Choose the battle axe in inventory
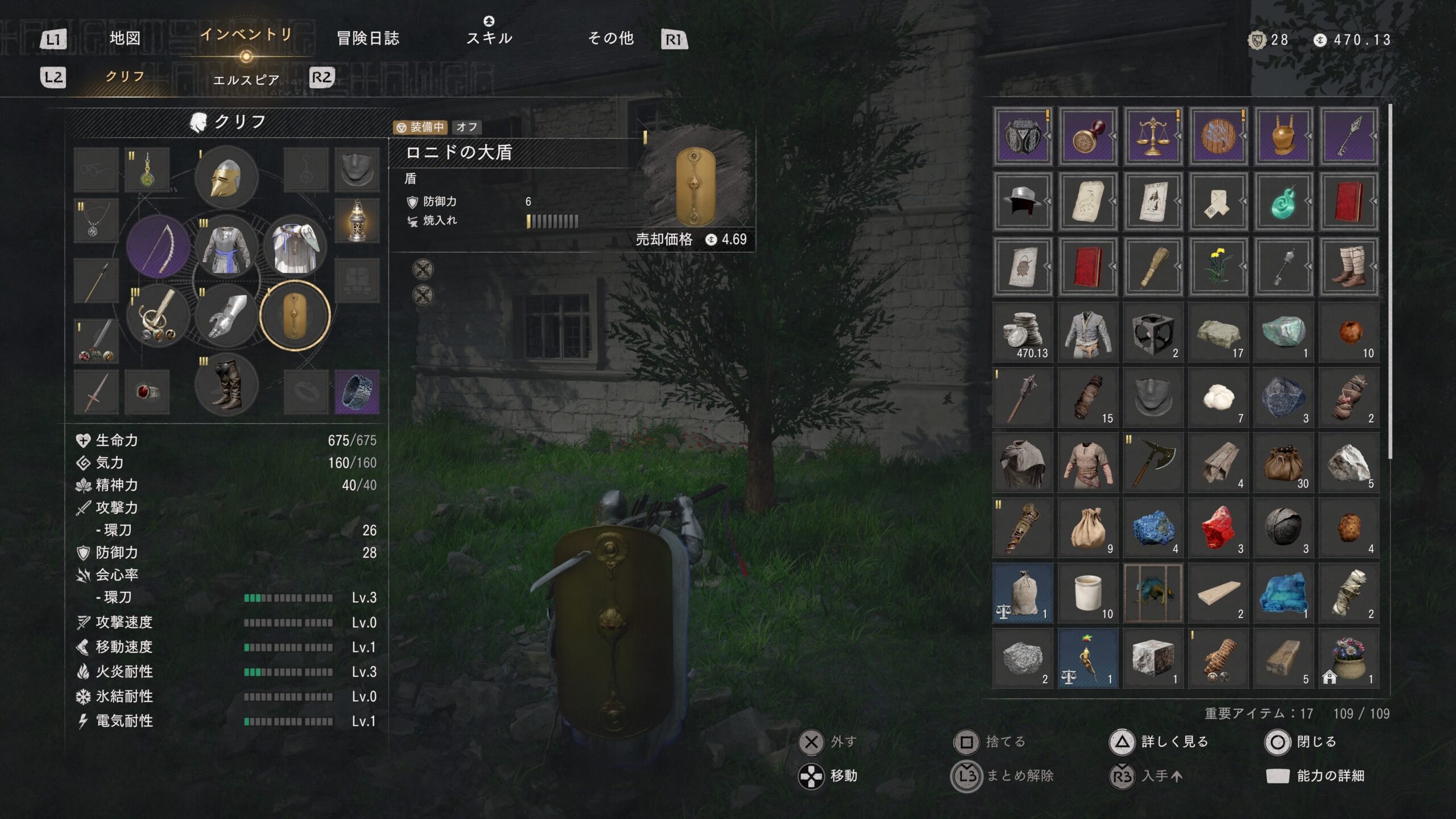 click(1152, 462)
